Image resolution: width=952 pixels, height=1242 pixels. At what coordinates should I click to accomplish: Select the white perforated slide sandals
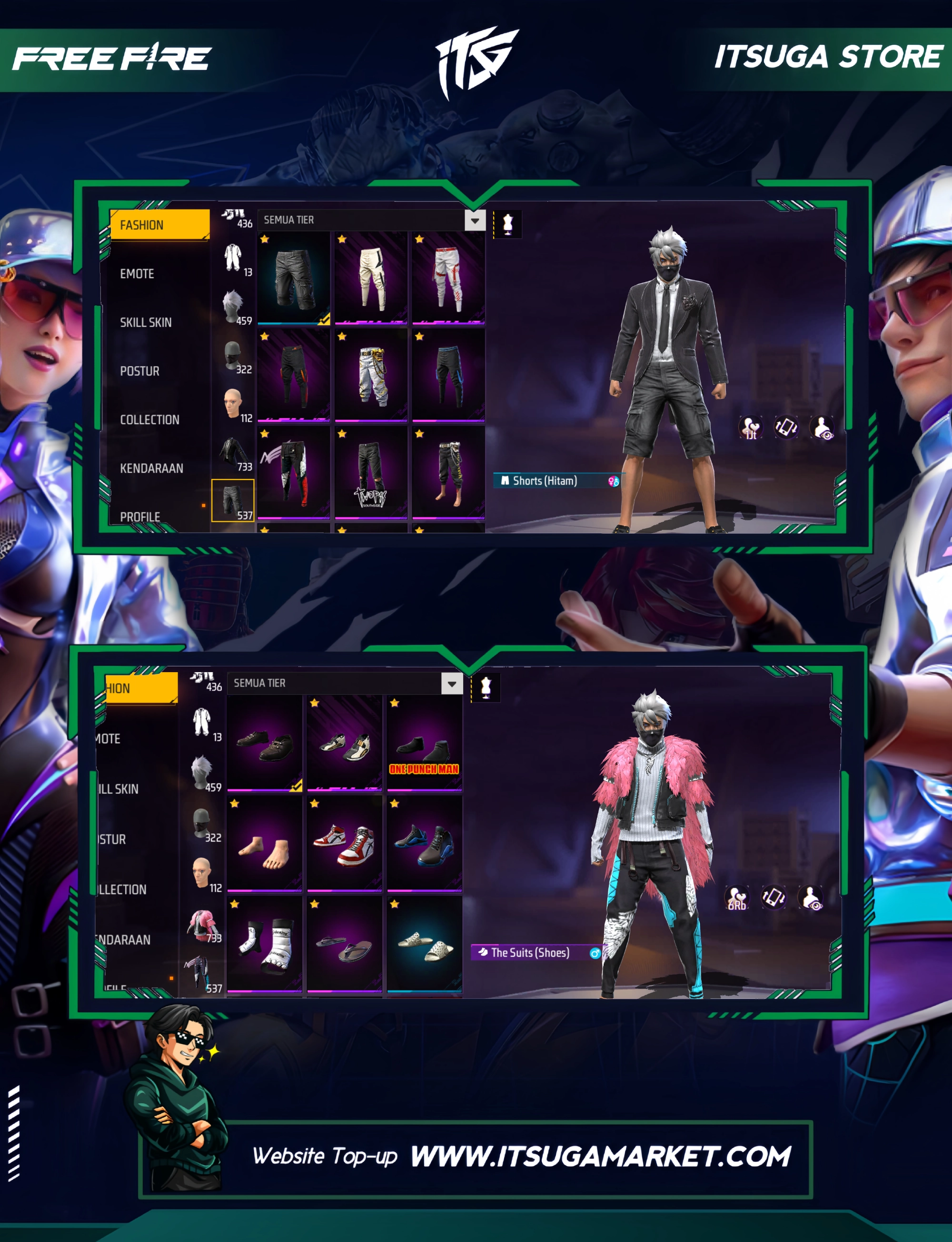tap(425, 944)
